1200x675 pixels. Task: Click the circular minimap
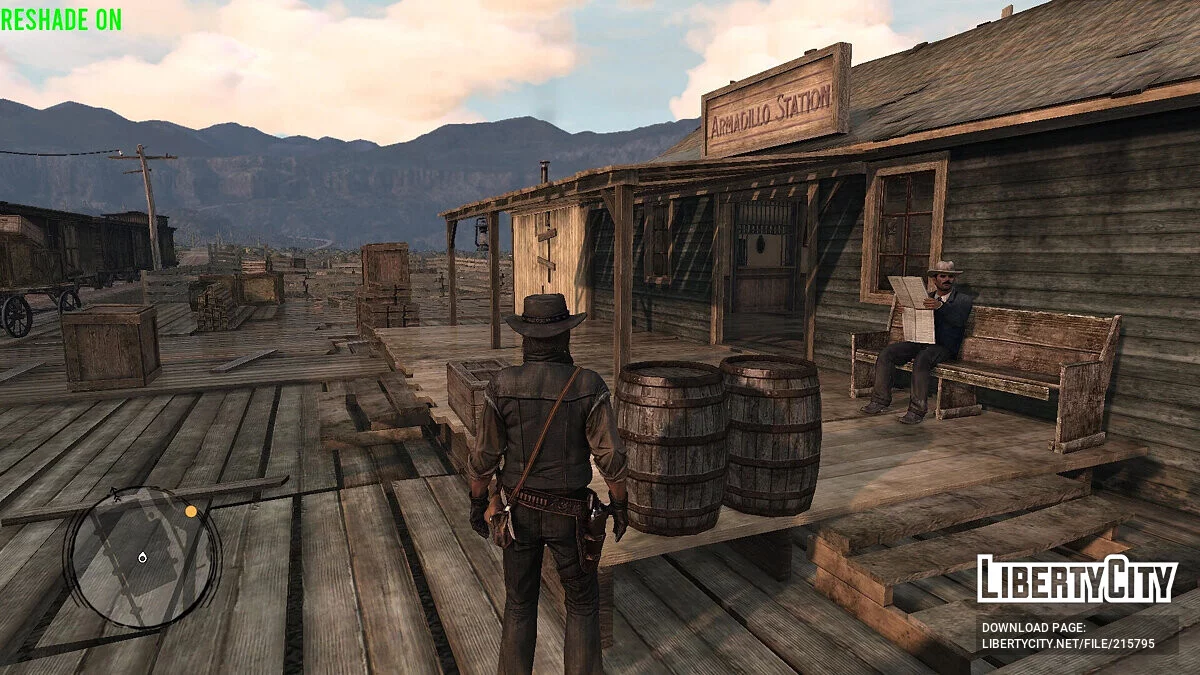[x=142, y=556]
